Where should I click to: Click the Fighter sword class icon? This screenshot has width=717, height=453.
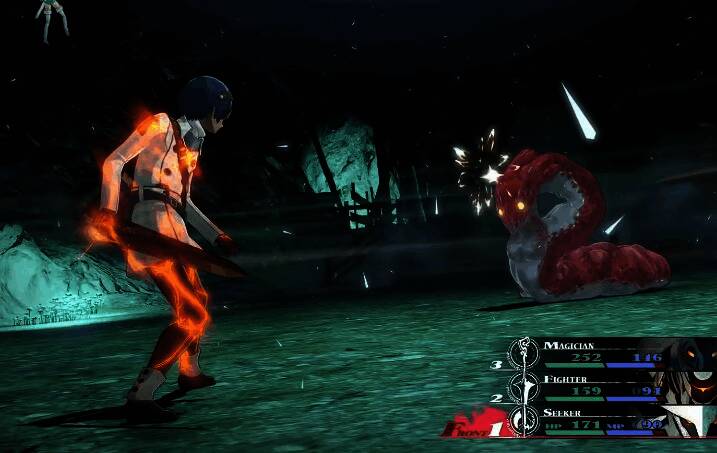tap(523, 387)
